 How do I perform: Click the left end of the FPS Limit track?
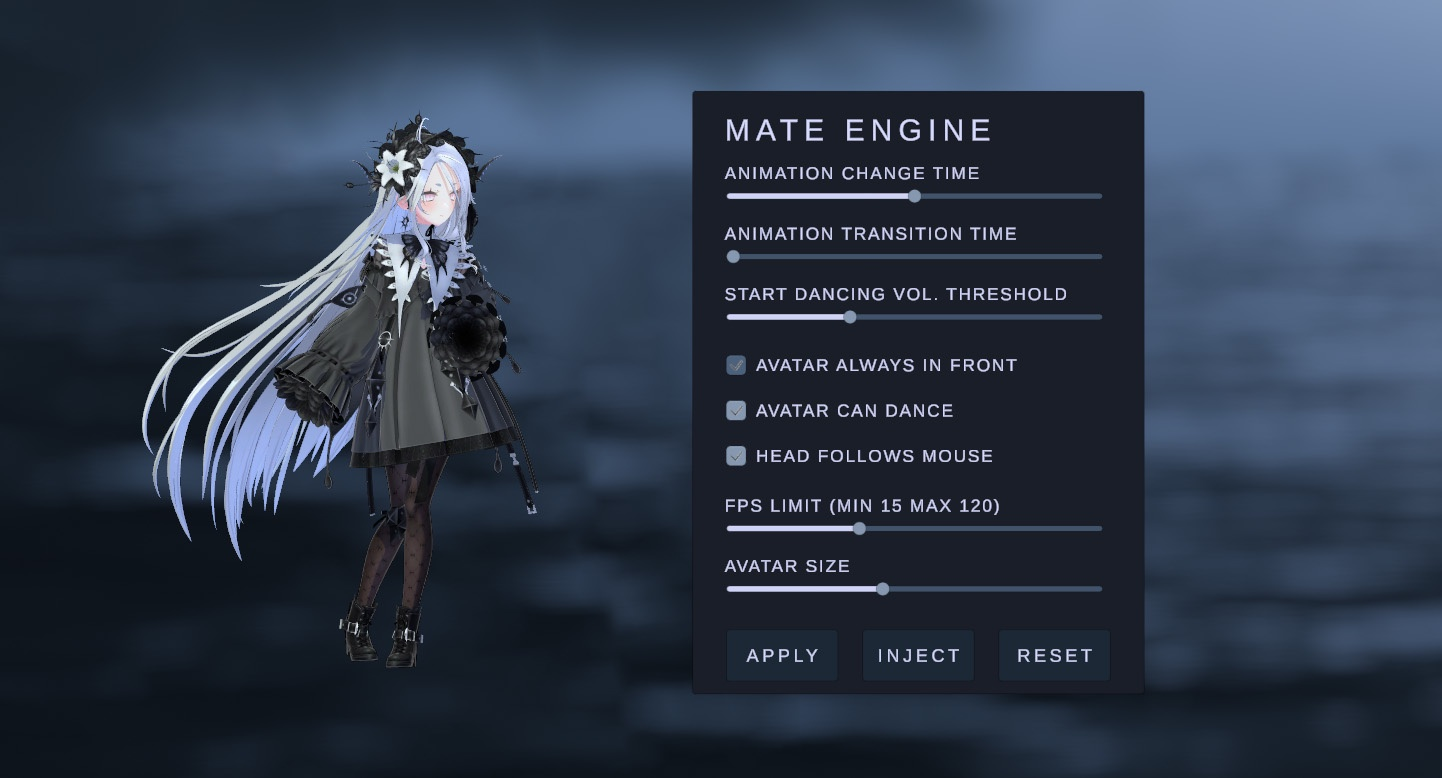pyautogui.click(x=728, y=528)
